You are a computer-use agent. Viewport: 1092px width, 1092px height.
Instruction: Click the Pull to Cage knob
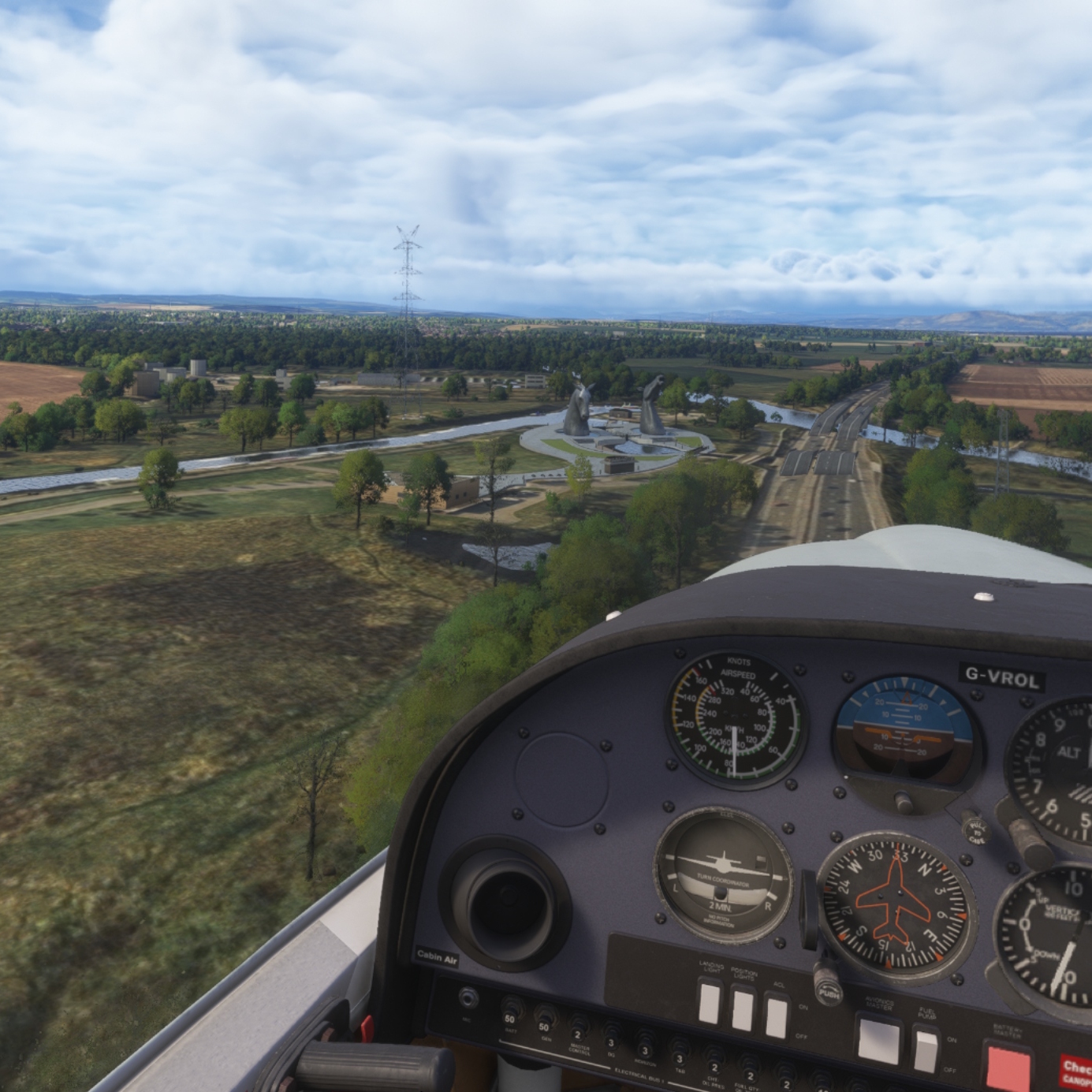tap(977, 831)
